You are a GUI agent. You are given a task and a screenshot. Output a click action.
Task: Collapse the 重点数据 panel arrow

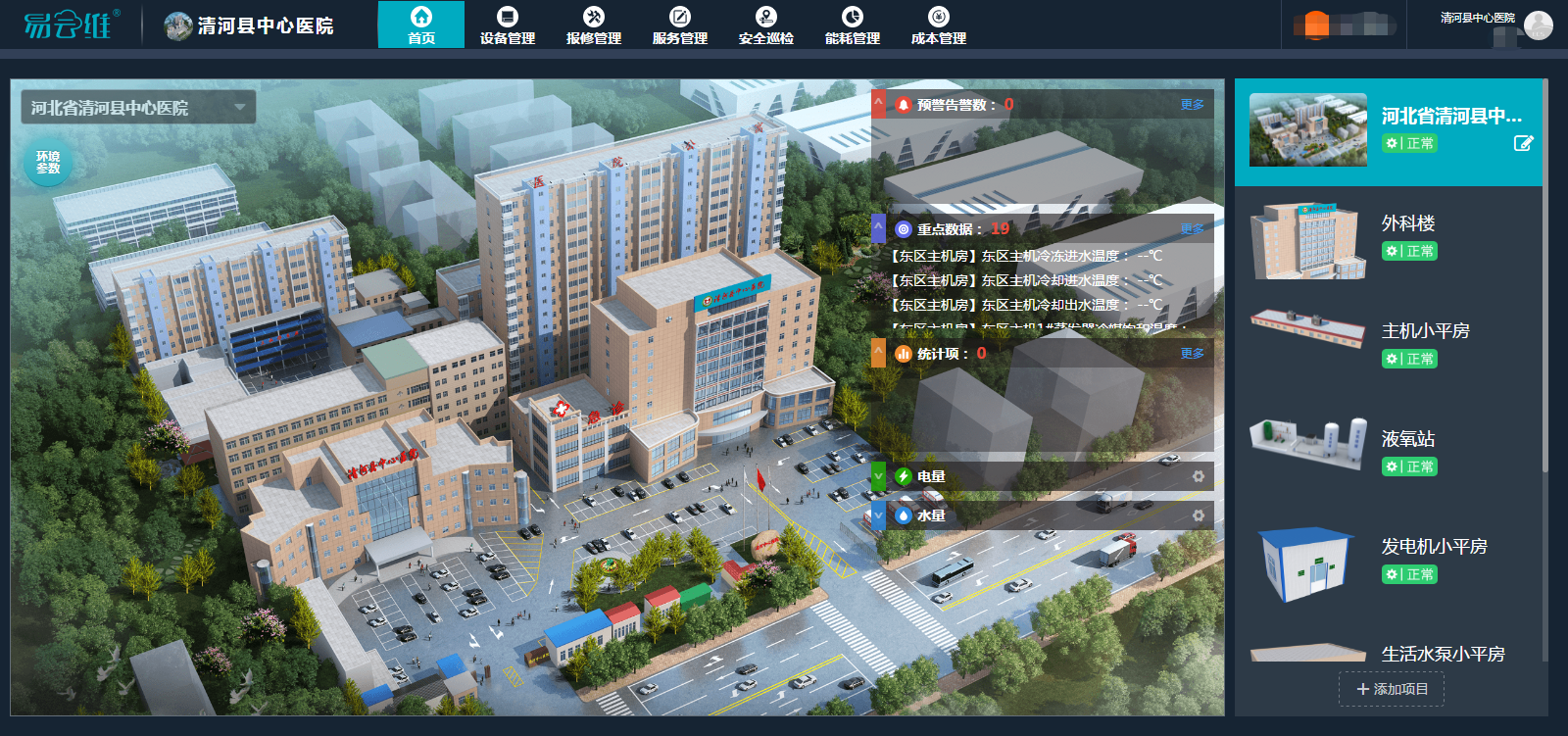pos(879,228)
